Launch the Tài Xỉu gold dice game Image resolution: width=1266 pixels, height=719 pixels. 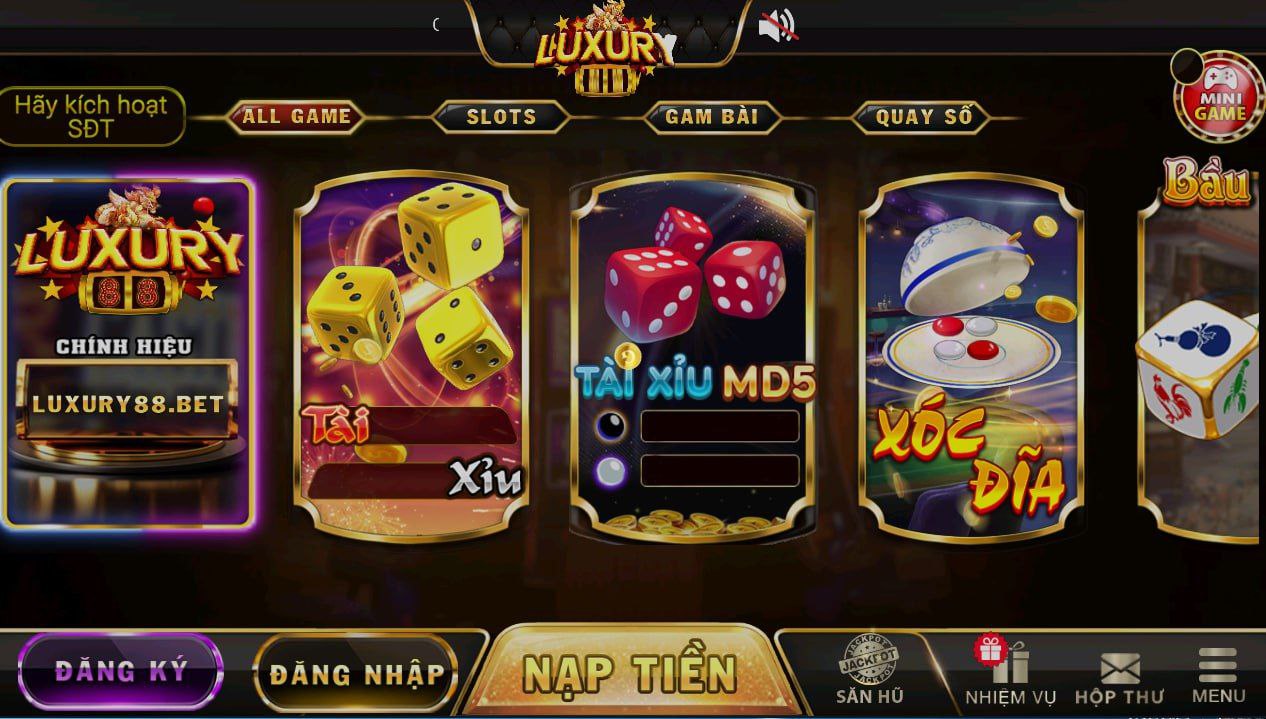[x=411, y=355]
